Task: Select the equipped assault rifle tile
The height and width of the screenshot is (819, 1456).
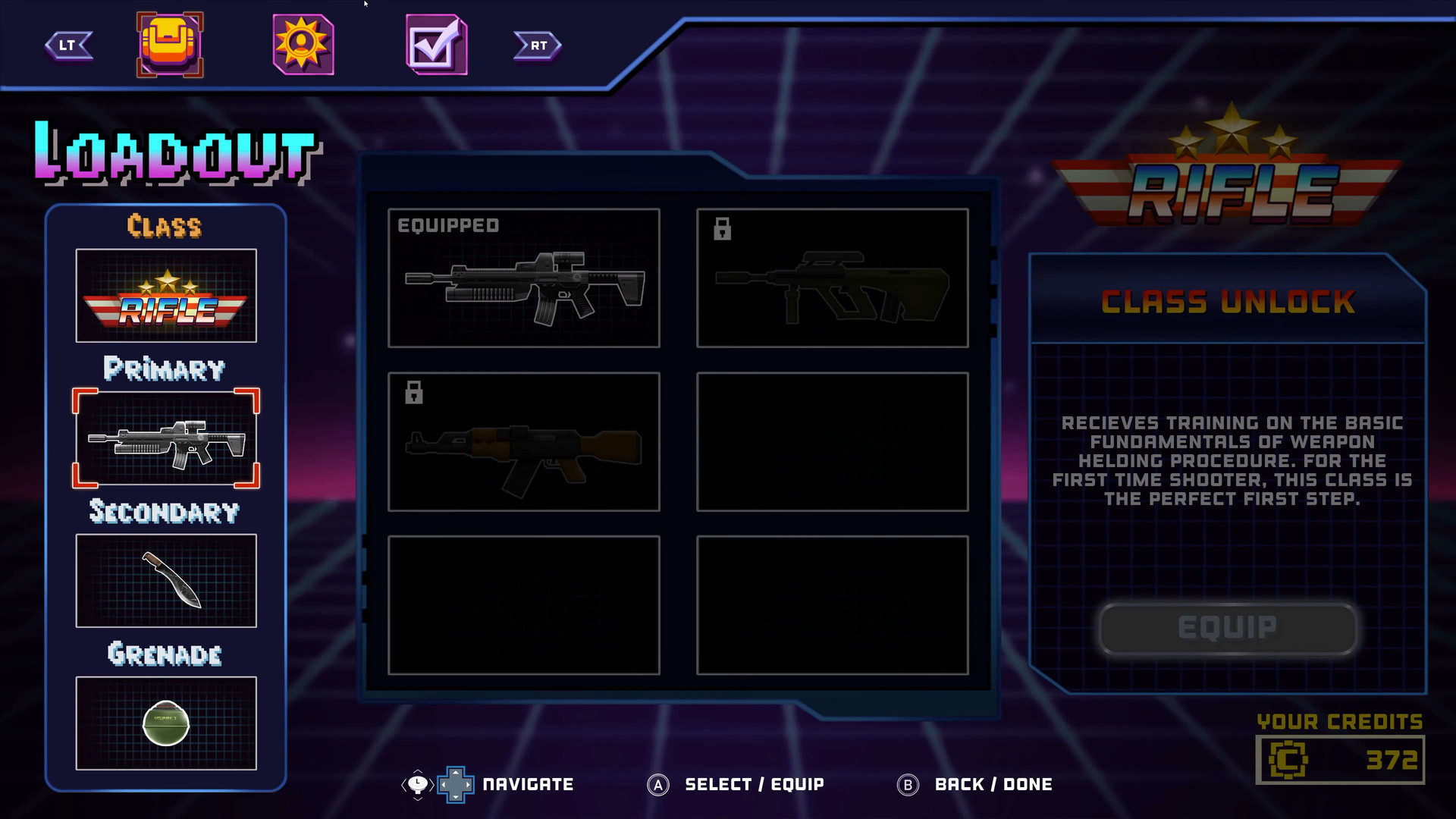Action: (524, 278)
